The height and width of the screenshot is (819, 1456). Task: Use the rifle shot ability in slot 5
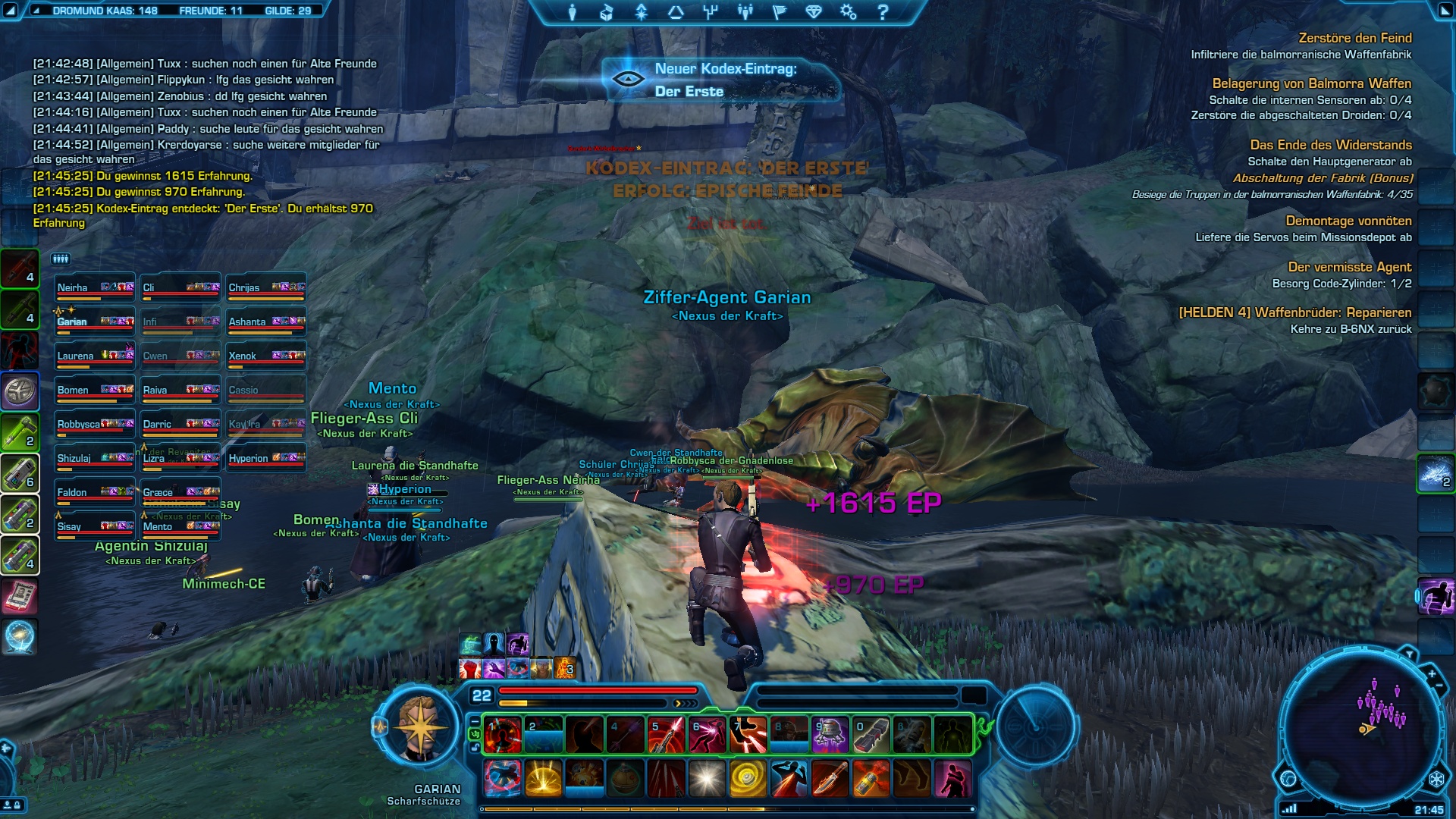666,735
